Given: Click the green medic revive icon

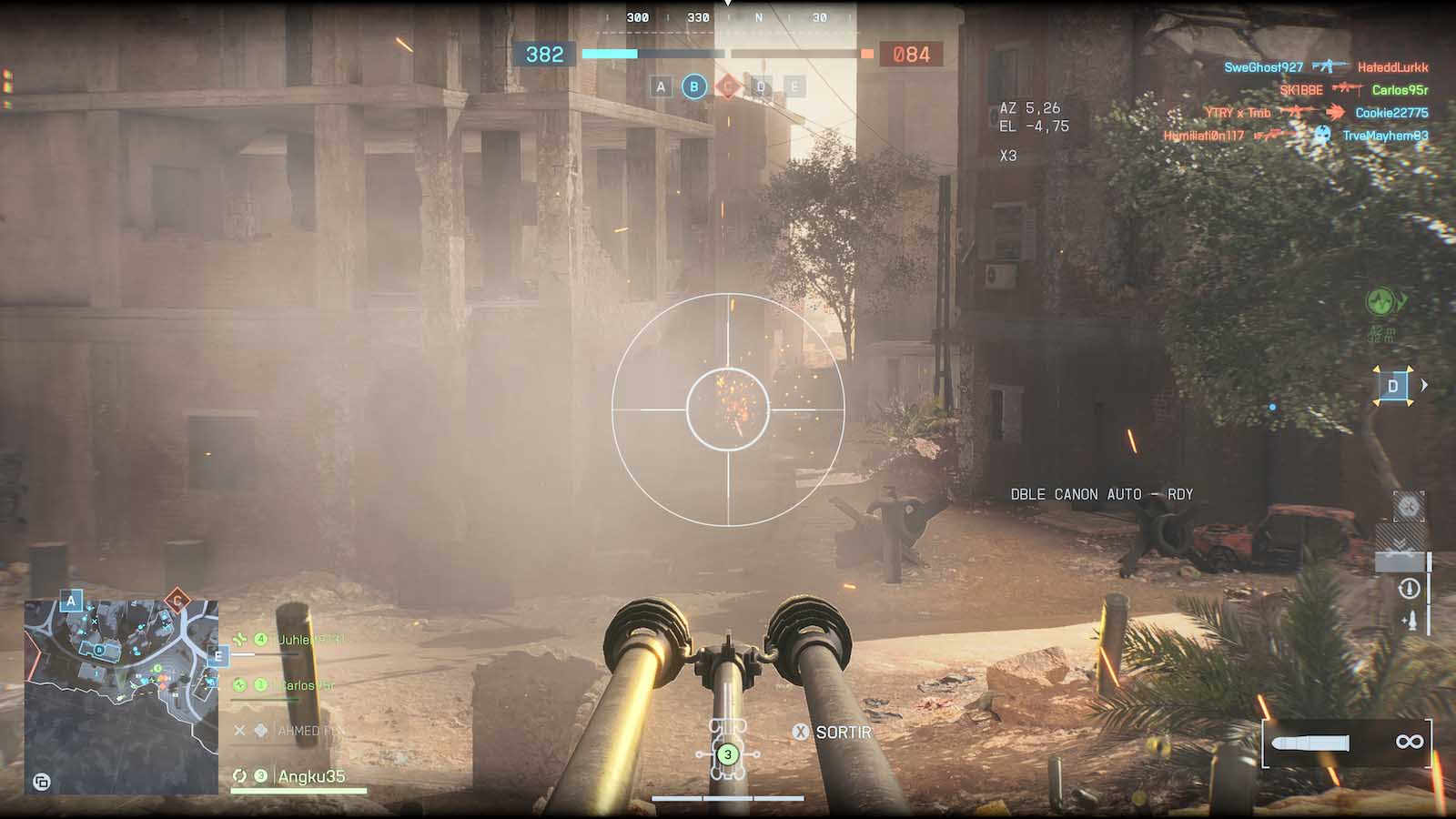Looking at the screenshot, I should click(1382, 300).
